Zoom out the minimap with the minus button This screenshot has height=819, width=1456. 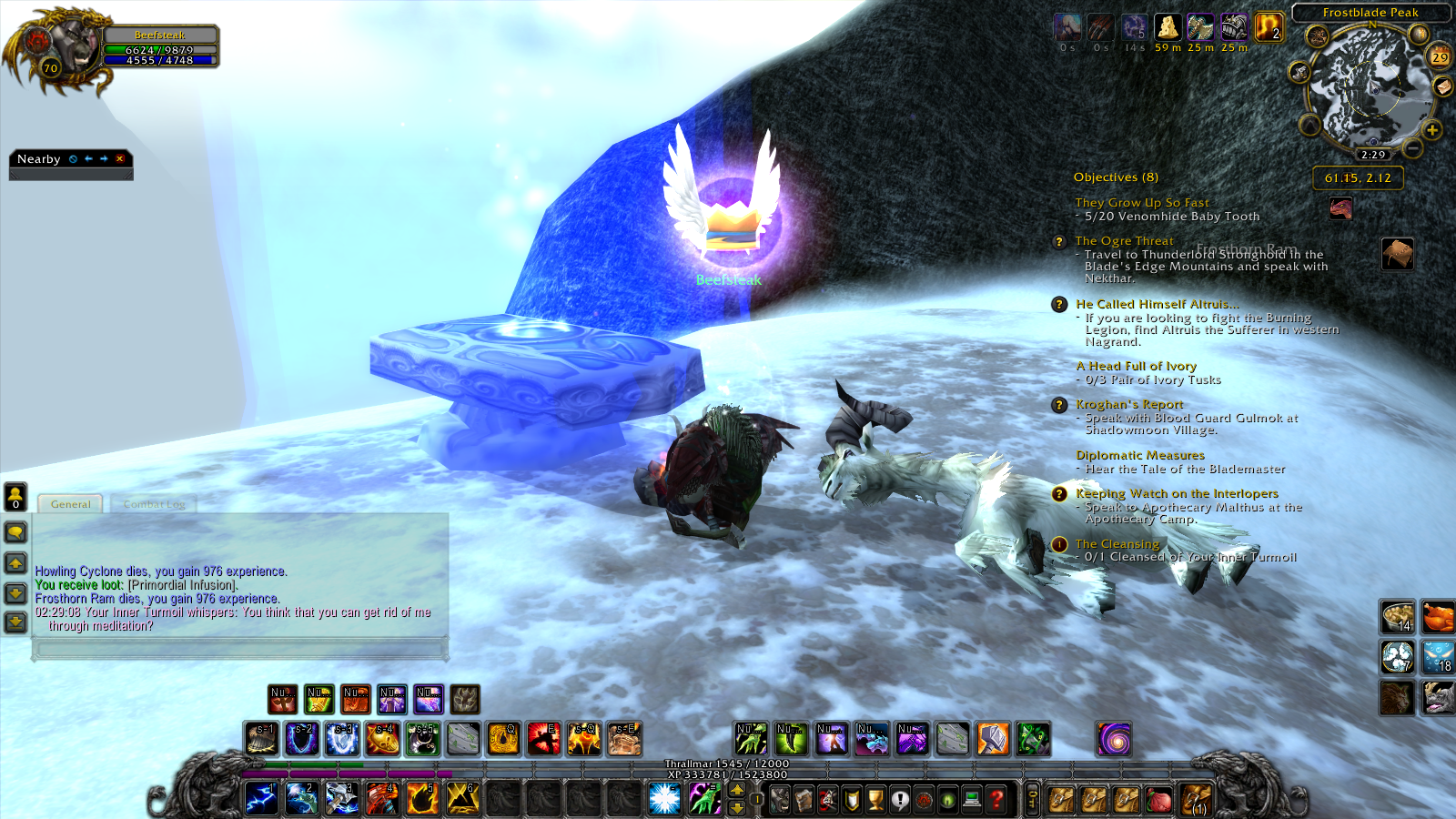coord(1412,146)
